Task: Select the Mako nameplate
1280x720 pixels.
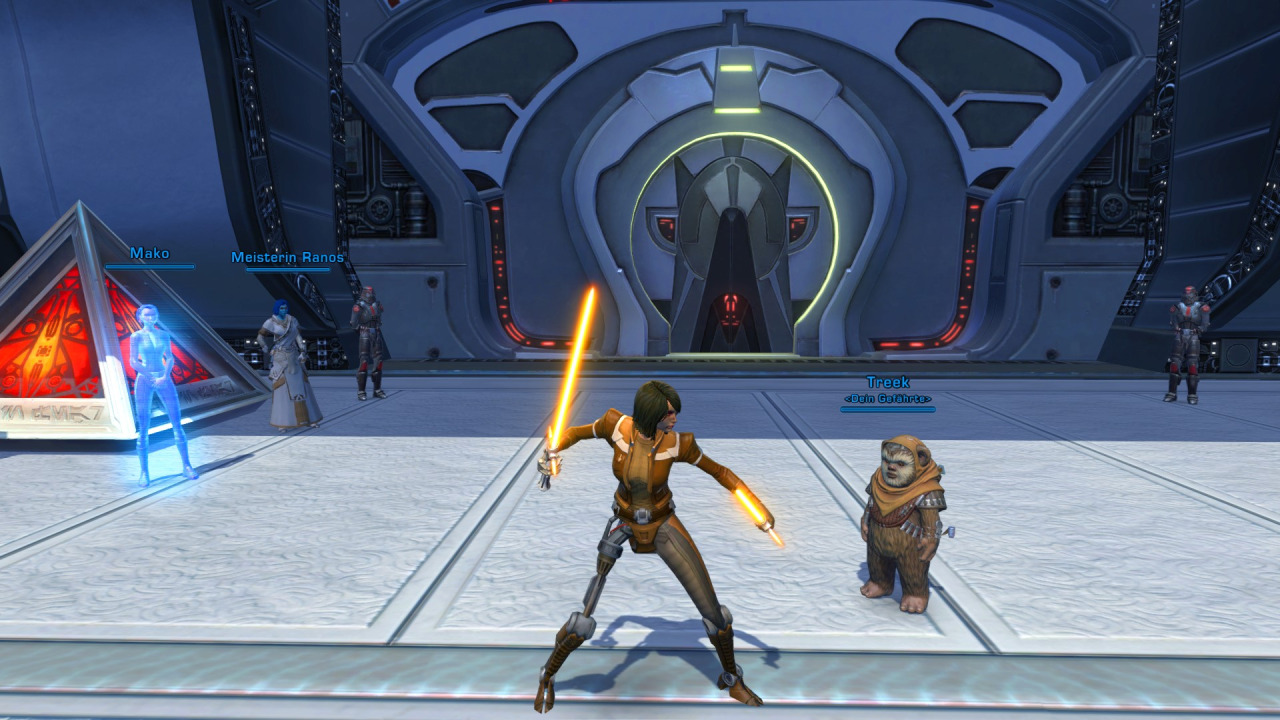Action: [x=150, y=254]
